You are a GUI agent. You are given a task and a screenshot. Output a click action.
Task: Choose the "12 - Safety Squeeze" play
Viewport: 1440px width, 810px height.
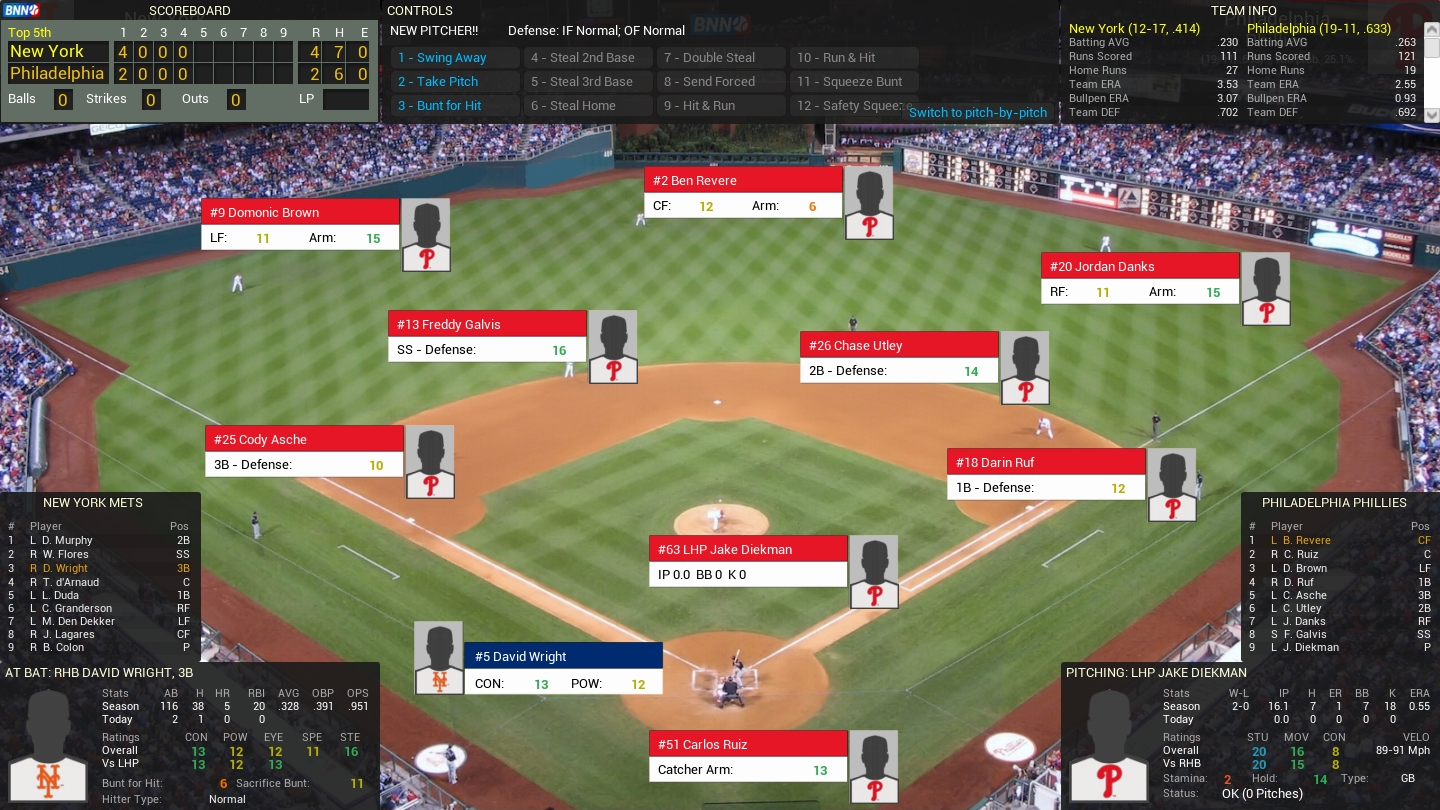tap(853, 105)
